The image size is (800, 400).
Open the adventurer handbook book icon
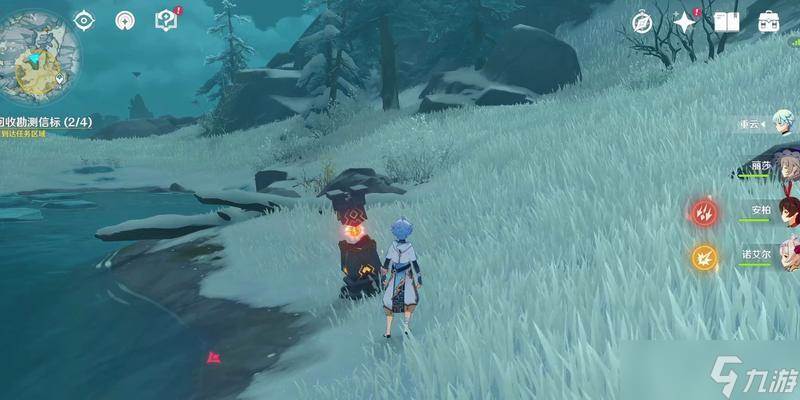tap(727, 21)
